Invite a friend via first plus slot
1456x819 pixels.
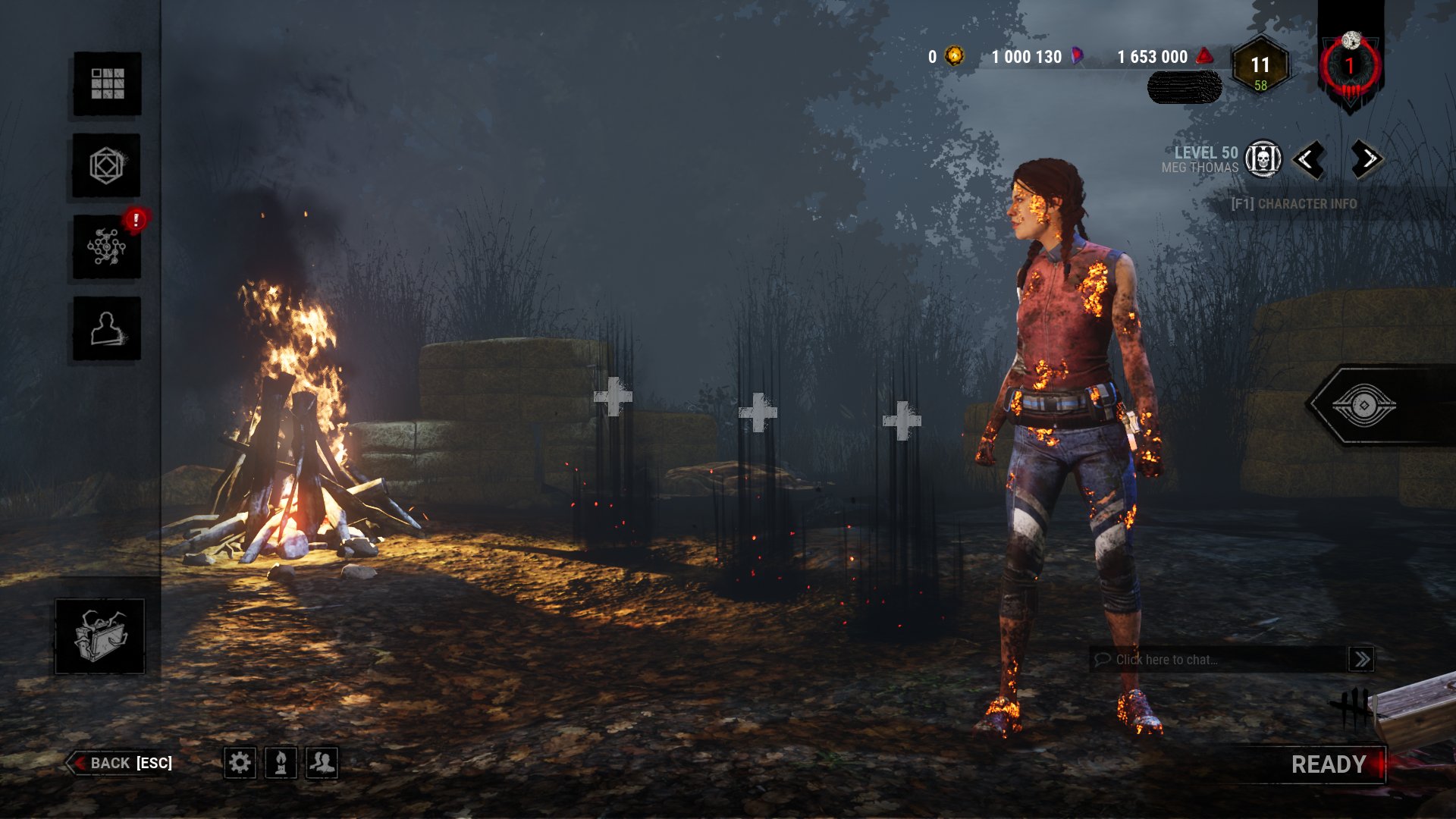click(x=614, y=394)
